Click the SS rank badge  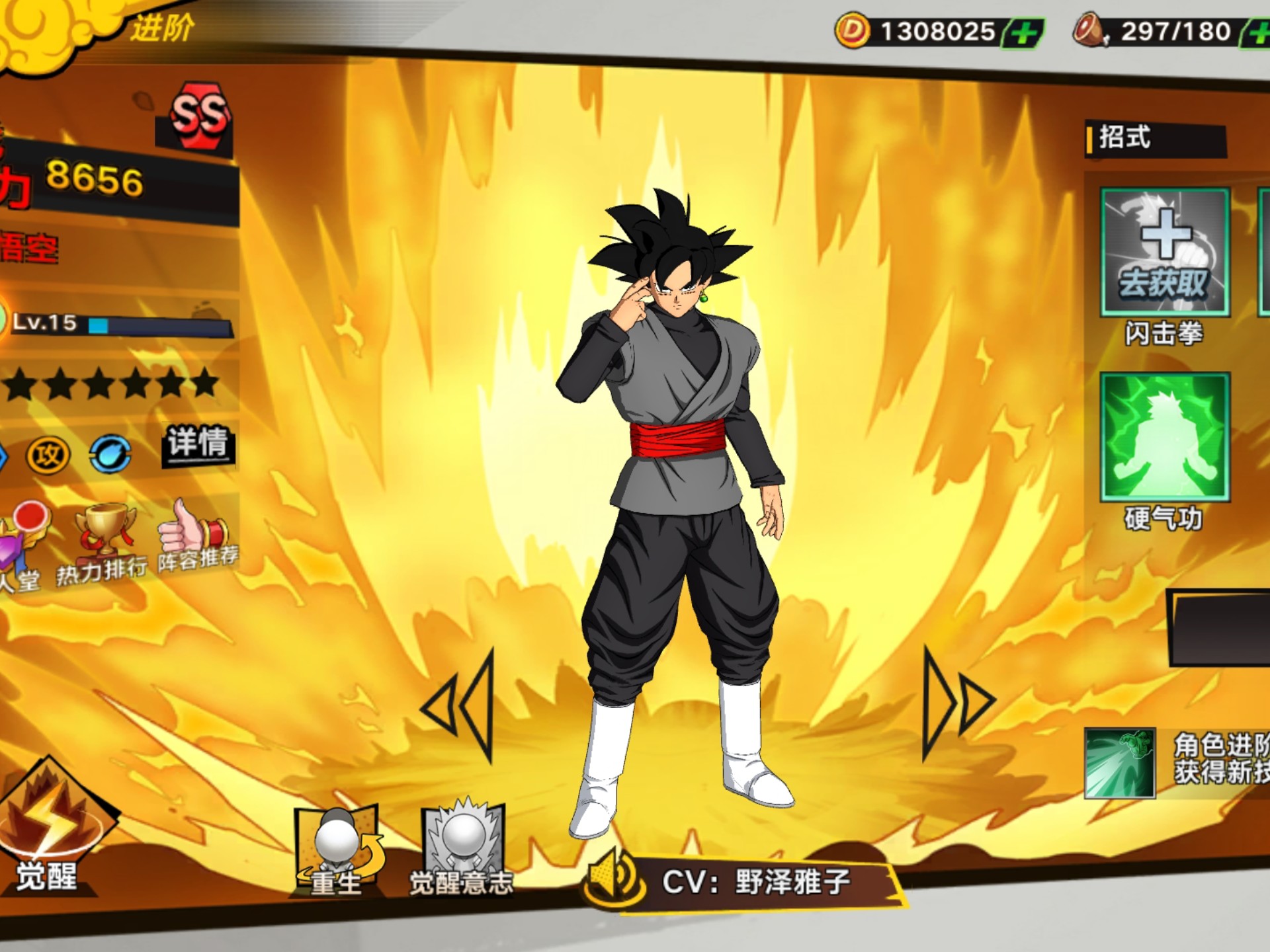(x=200, y=116)
